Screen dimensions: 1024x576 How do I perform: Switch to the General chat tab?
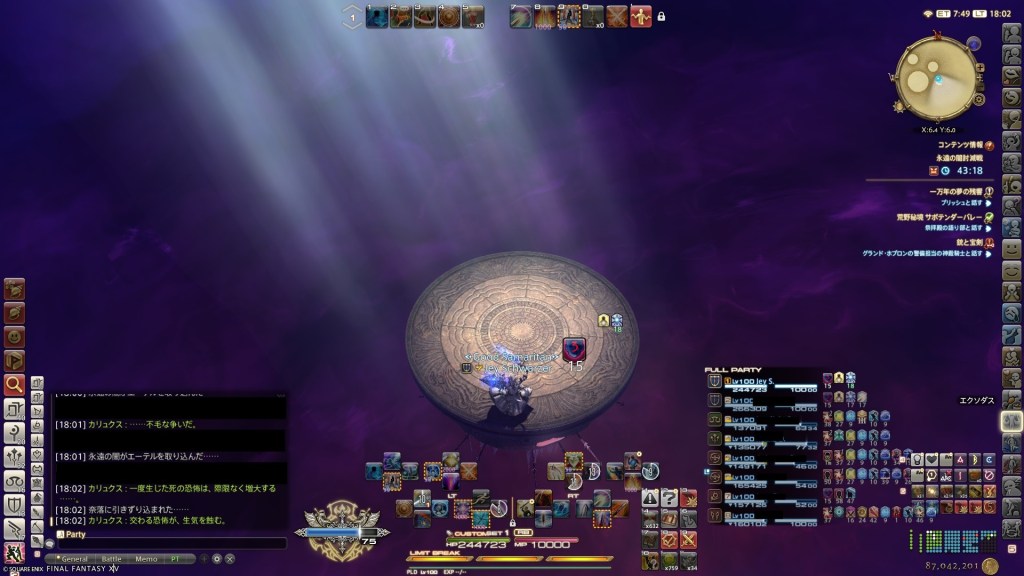(73, 559)
